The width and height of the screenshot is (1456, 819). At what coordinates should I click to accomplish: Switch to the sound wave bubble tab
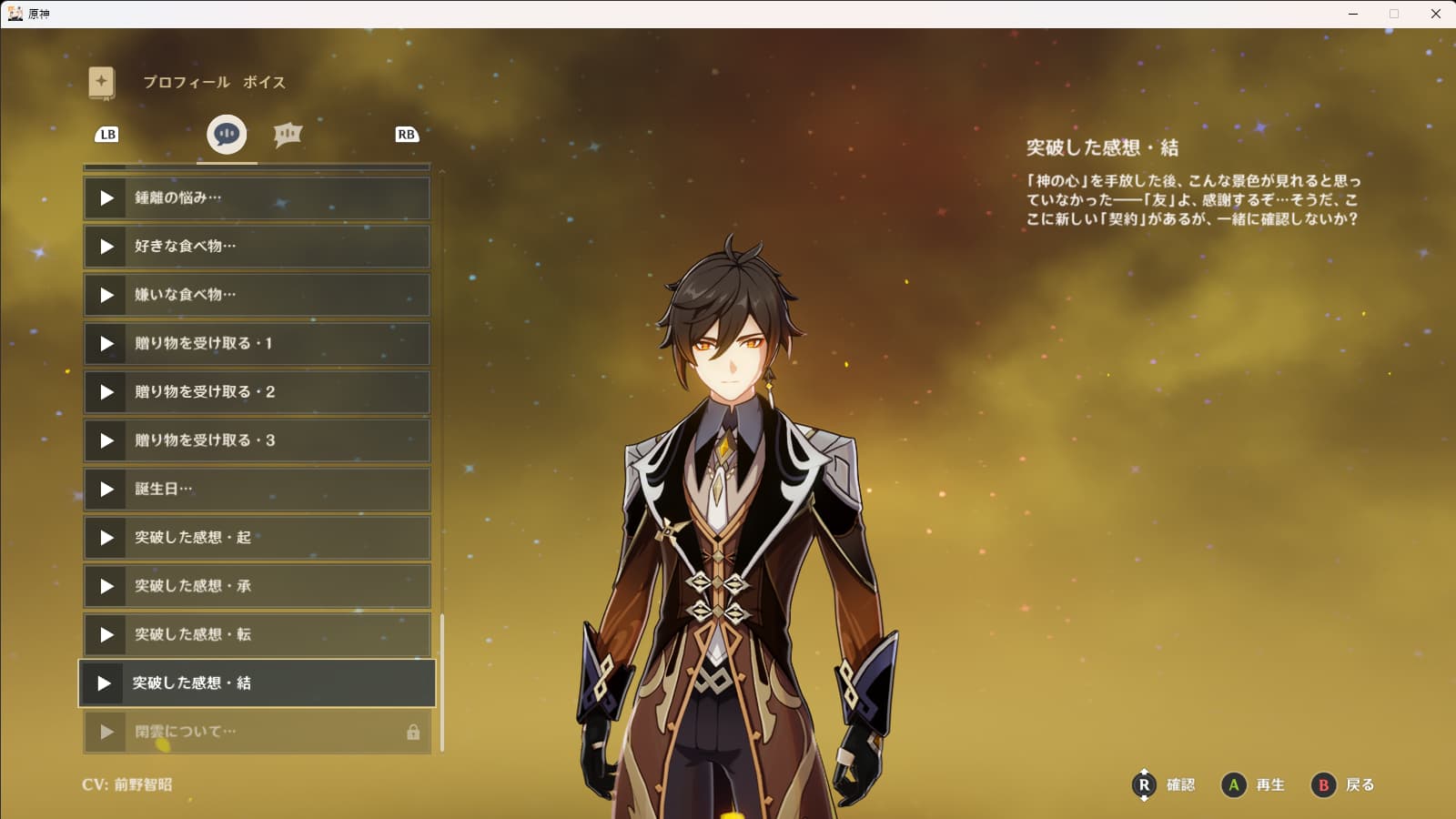click(288, 135)
